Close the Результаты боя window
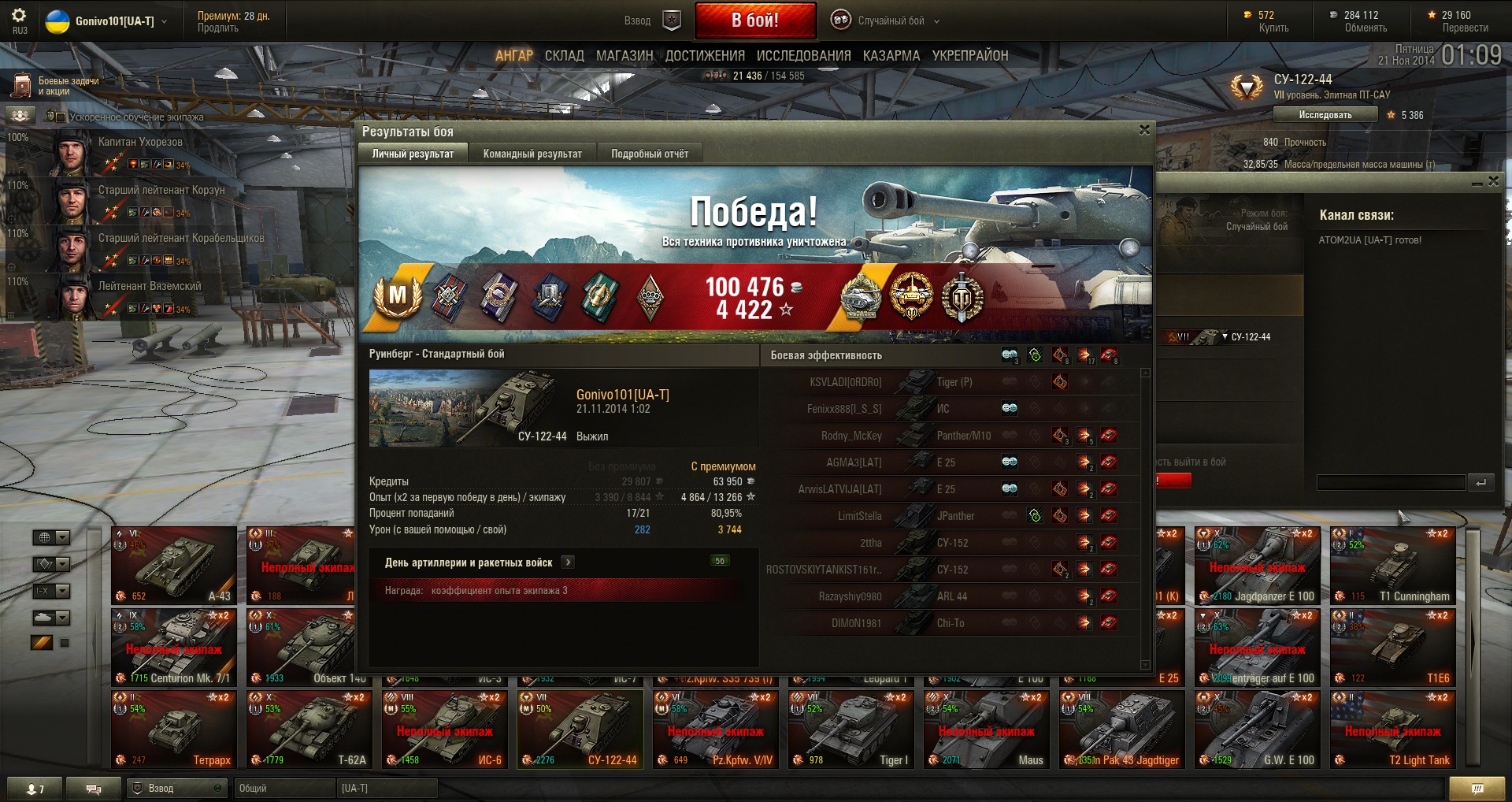 [1144, 130]
